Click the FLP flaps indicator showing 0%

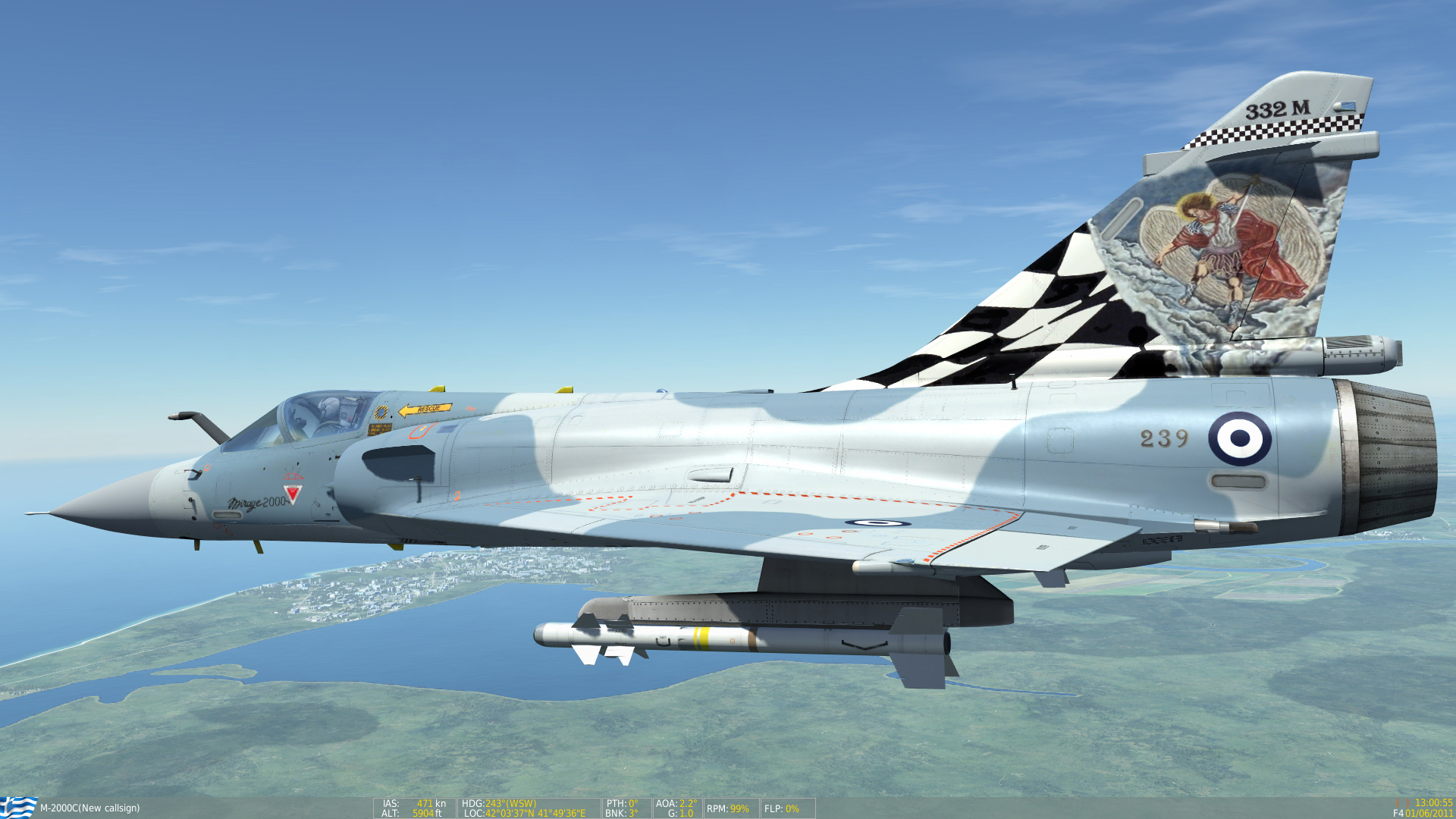[x=783, y=808]
